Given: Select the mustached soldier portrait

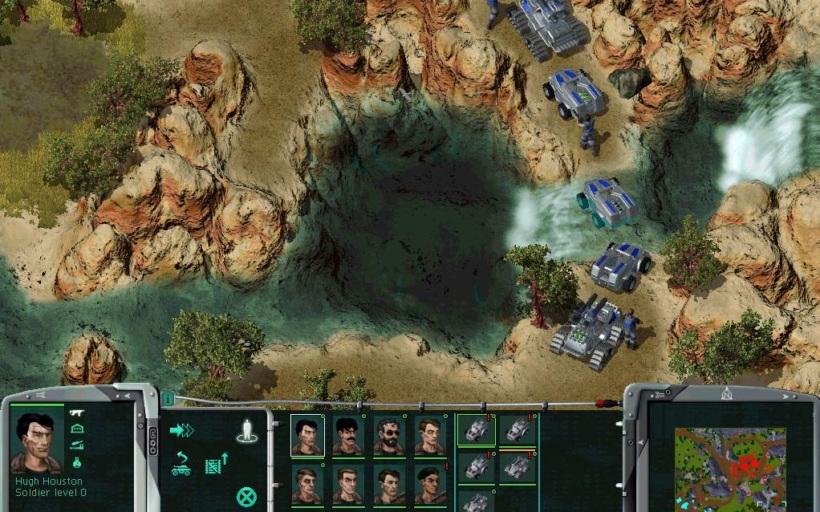Looking at the screenshot, I should click(348, 436).
